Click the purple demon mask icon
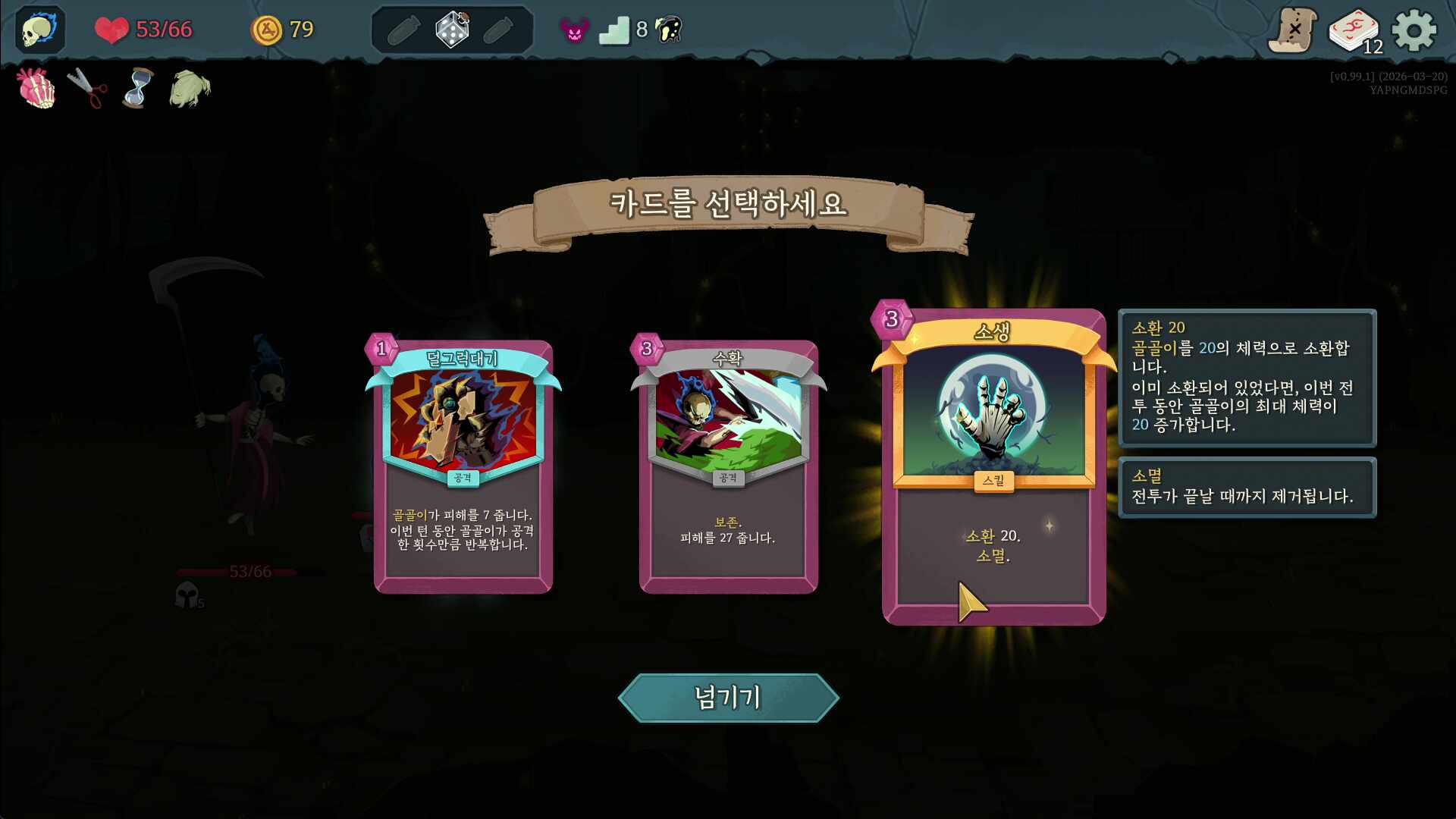The width and height of the screenshot is (1456, 819). pos(574,30)
